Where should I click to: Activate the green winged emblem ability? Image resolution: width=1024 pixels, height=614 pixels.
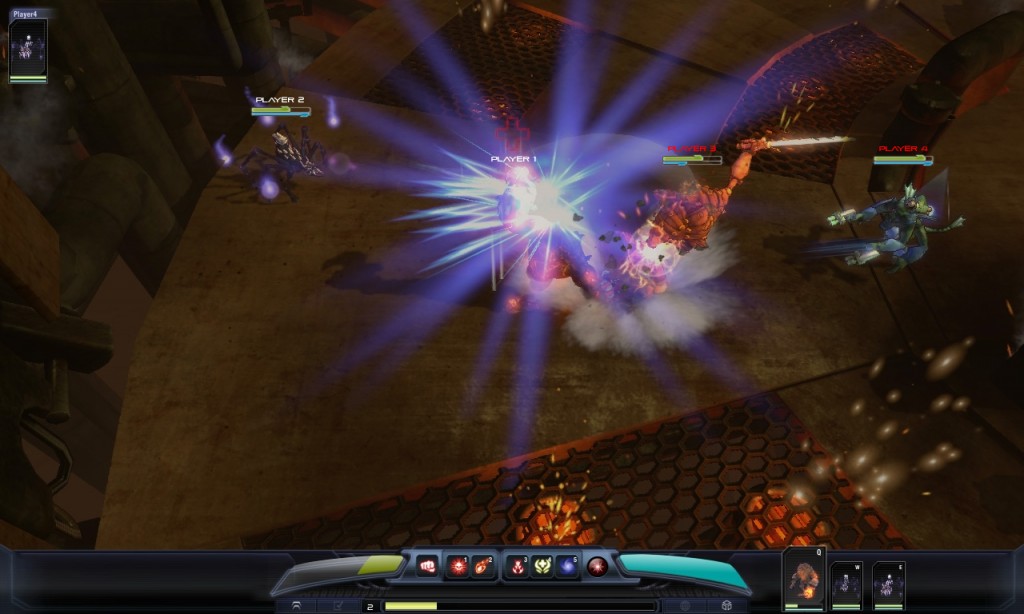[x=542, y=566]
